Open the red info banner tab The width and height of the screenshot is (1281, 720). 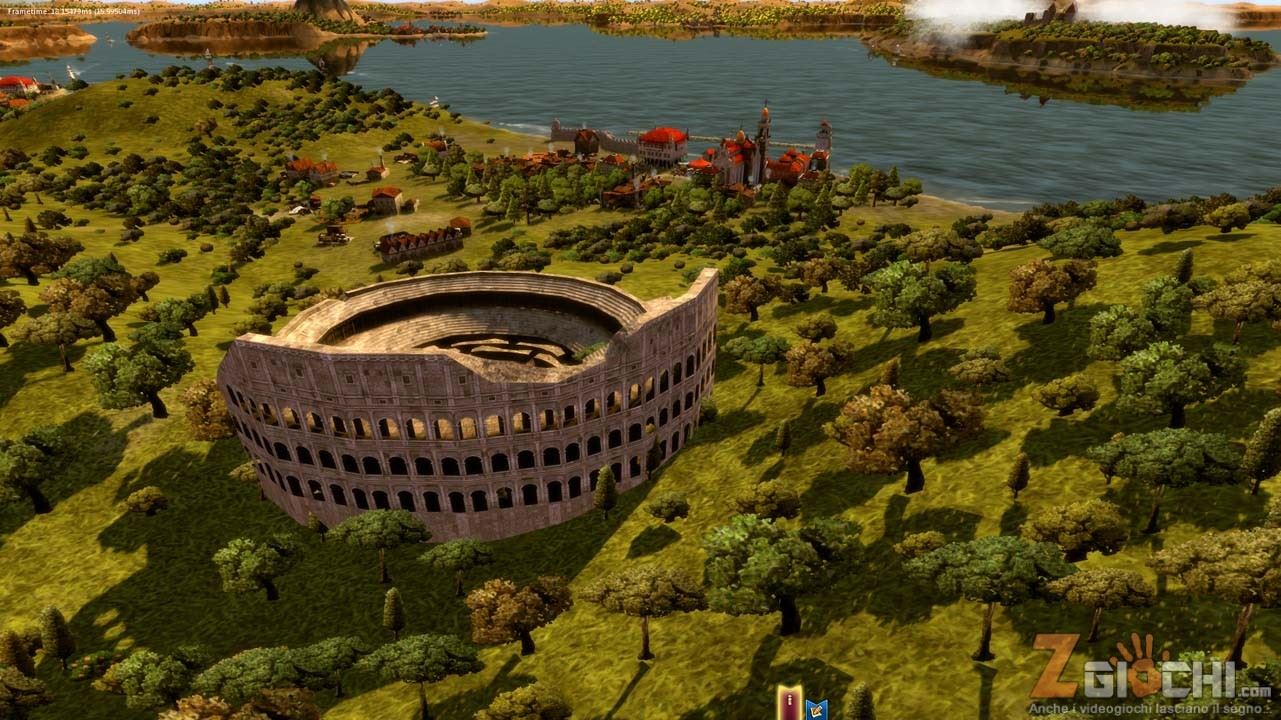(x=789, y=704)
